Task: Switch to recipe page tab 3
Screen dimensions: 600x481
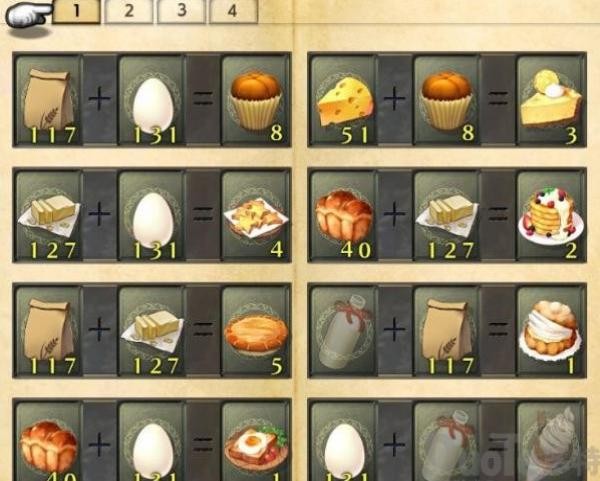Action: click(181, 12)
